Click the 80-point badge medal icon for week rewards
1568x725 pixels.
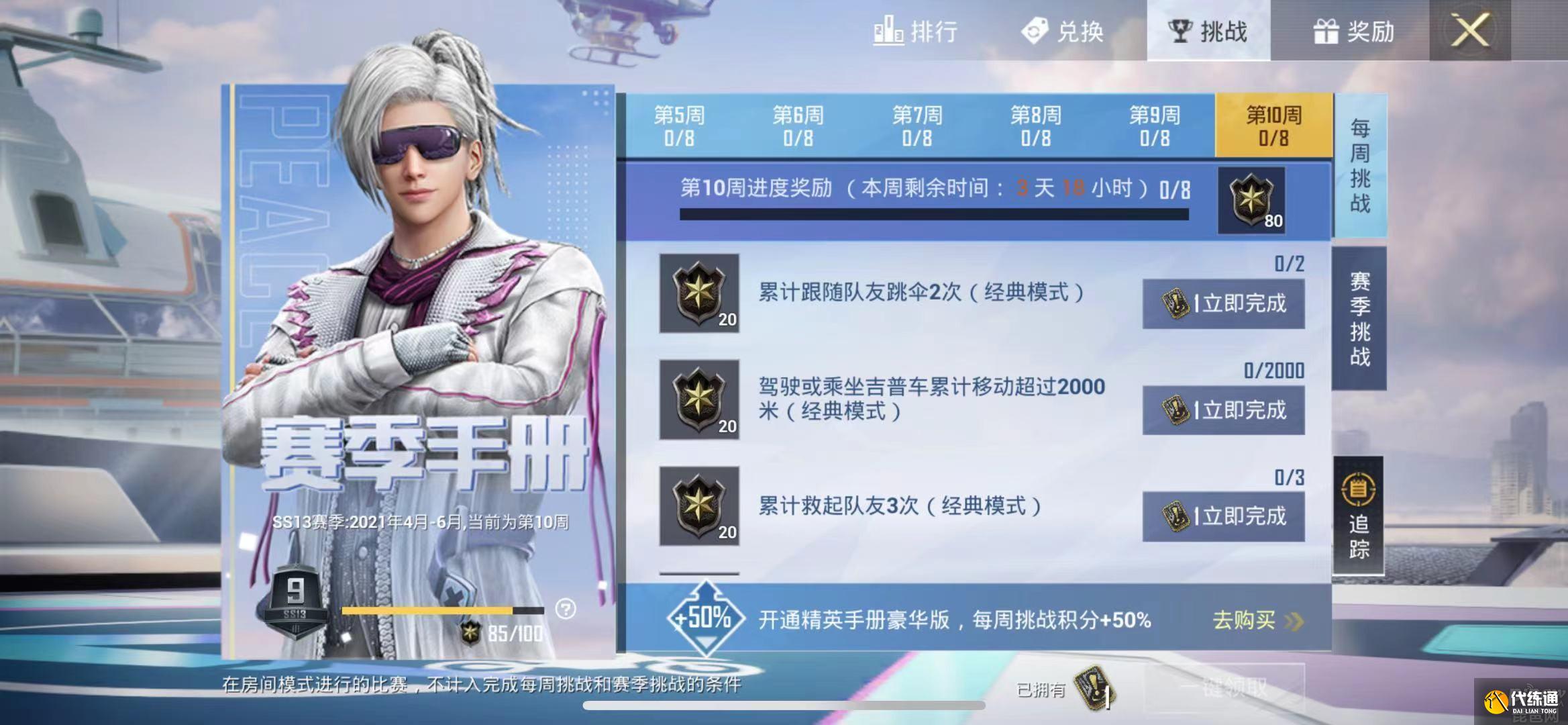coord(1252,199)
